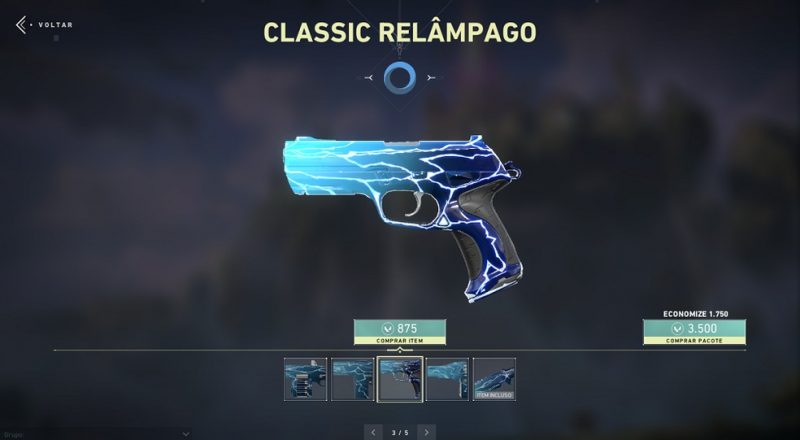Screen dimensions: 800x440
Task: Advance to the next item with right arrow
Action: tap(426, 432)
